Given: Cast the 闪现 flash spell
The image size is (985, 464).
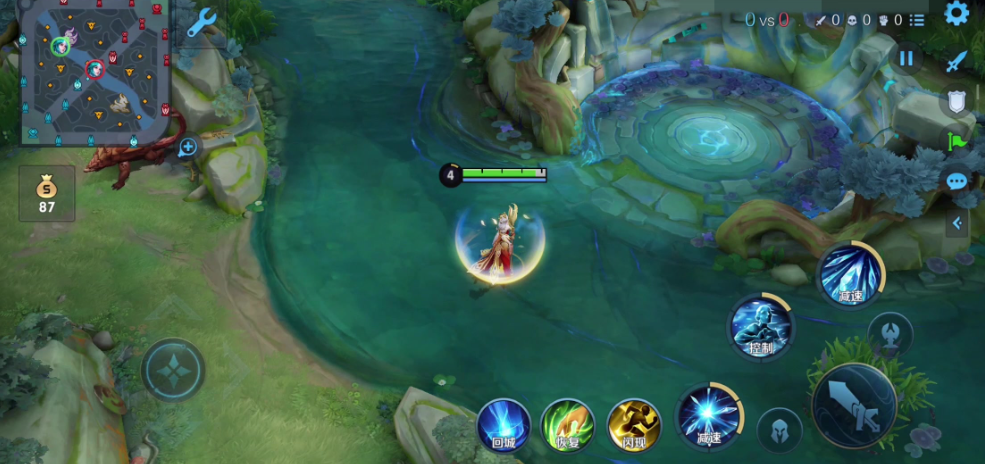Looking at the screenshot, I should pyautogui.click(x=634, y=424).
